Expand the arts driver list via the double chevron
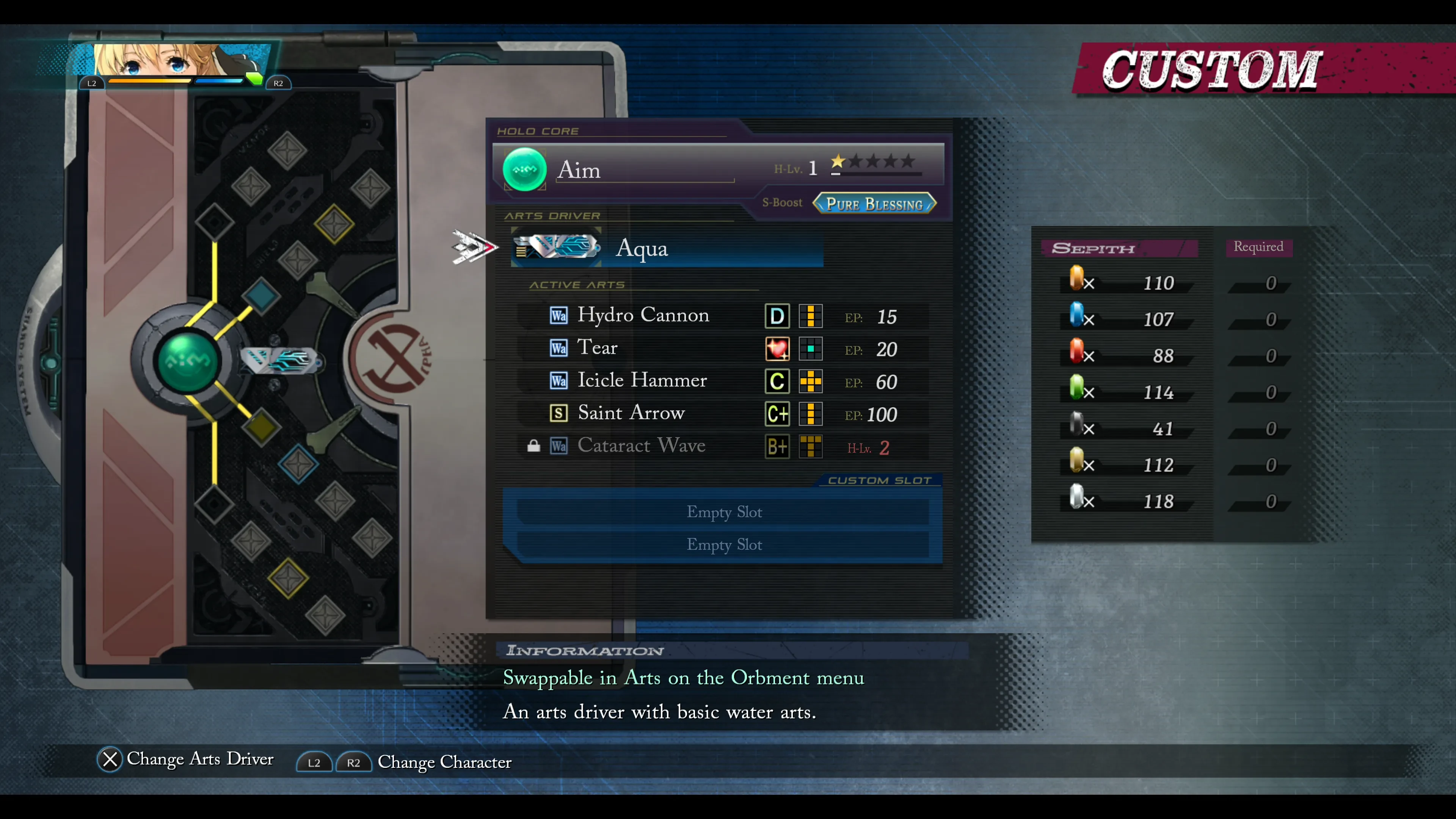This screenshot has height=819, width=1456. tap(475, 246)
